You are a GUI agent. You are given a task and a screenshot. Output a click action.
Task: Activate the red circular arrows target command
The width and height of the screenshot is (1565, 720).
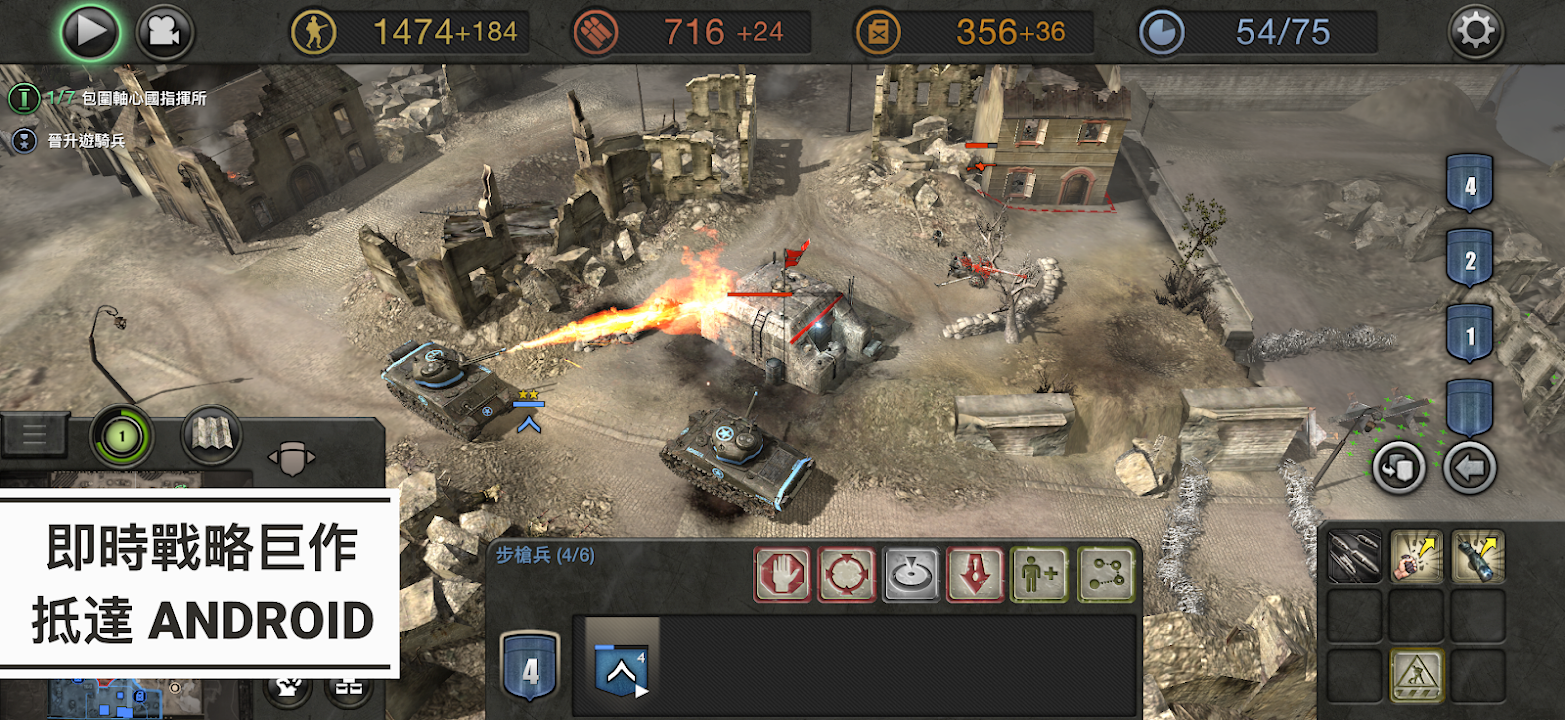click(847, 574)
